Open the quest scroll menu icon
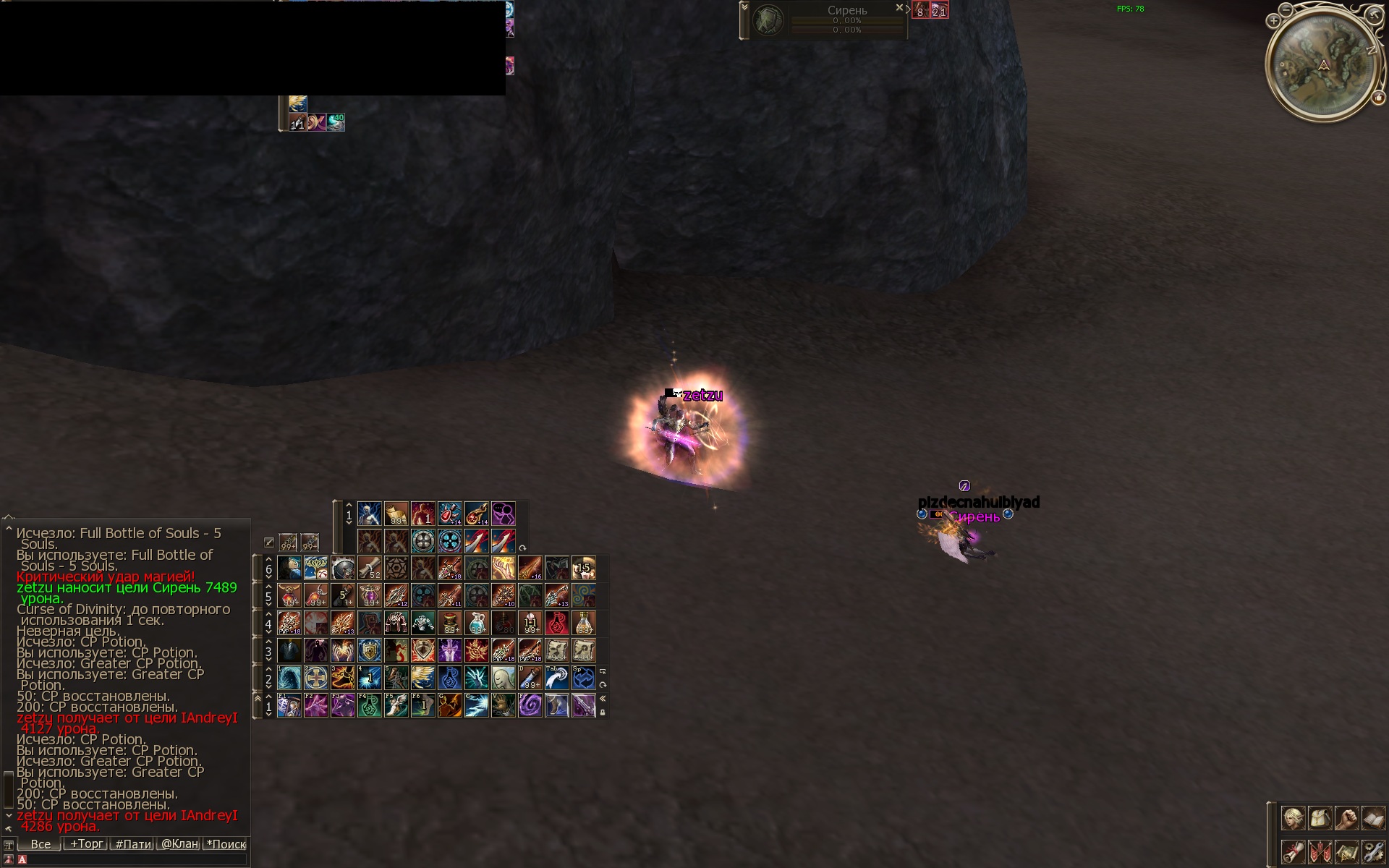Viewport: 1389px width, 868px height. [1293, 851]
